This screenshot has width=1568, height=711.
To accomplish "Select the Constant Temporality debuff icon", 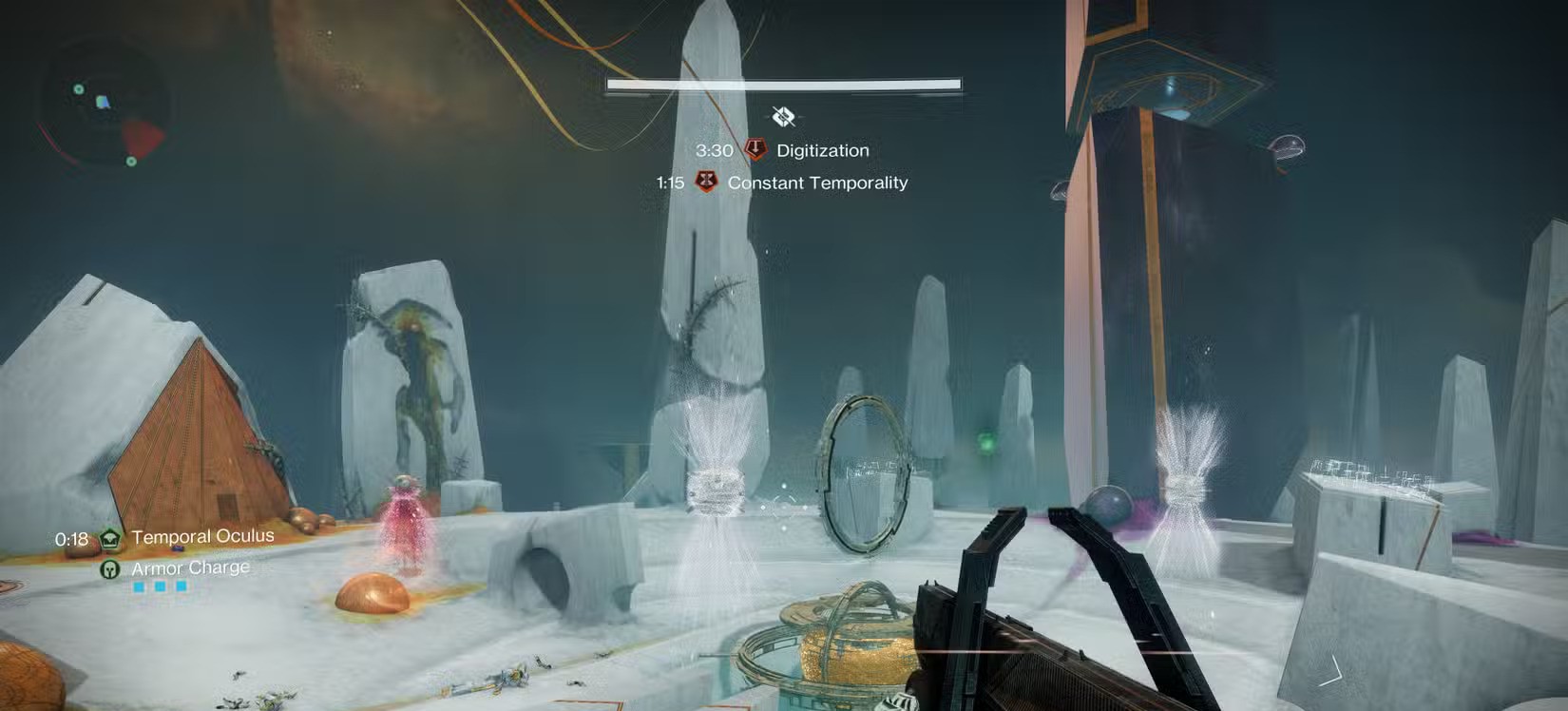I will 705,181.
